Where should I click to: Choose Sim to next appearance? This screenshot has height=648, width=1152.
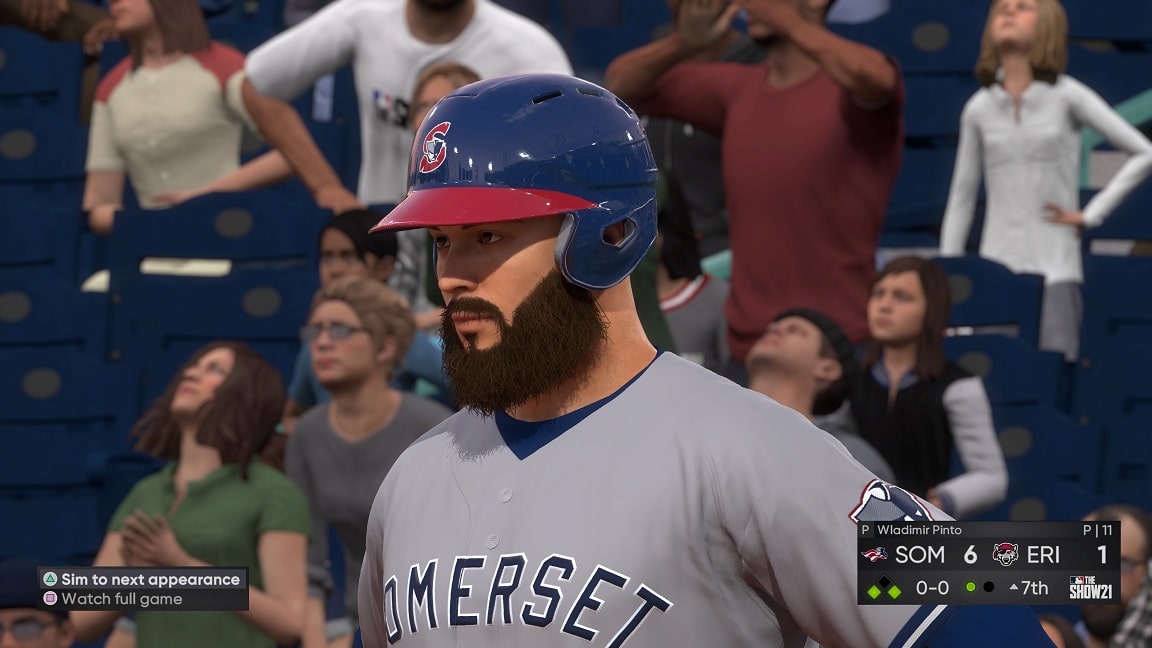click(x=142, y=579)
